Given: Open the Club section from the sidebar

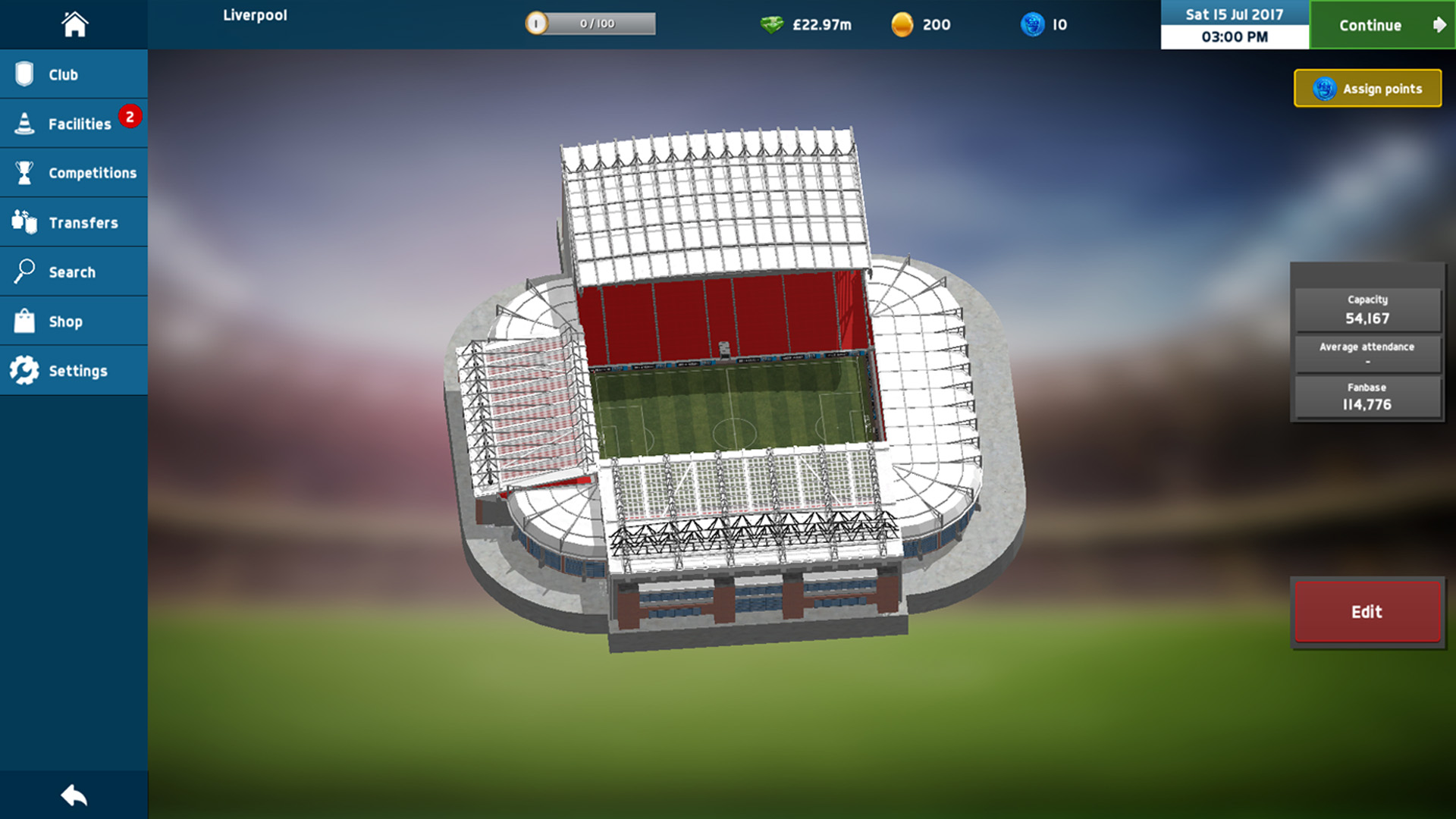Looking at the screenshot, I should 74,74.
